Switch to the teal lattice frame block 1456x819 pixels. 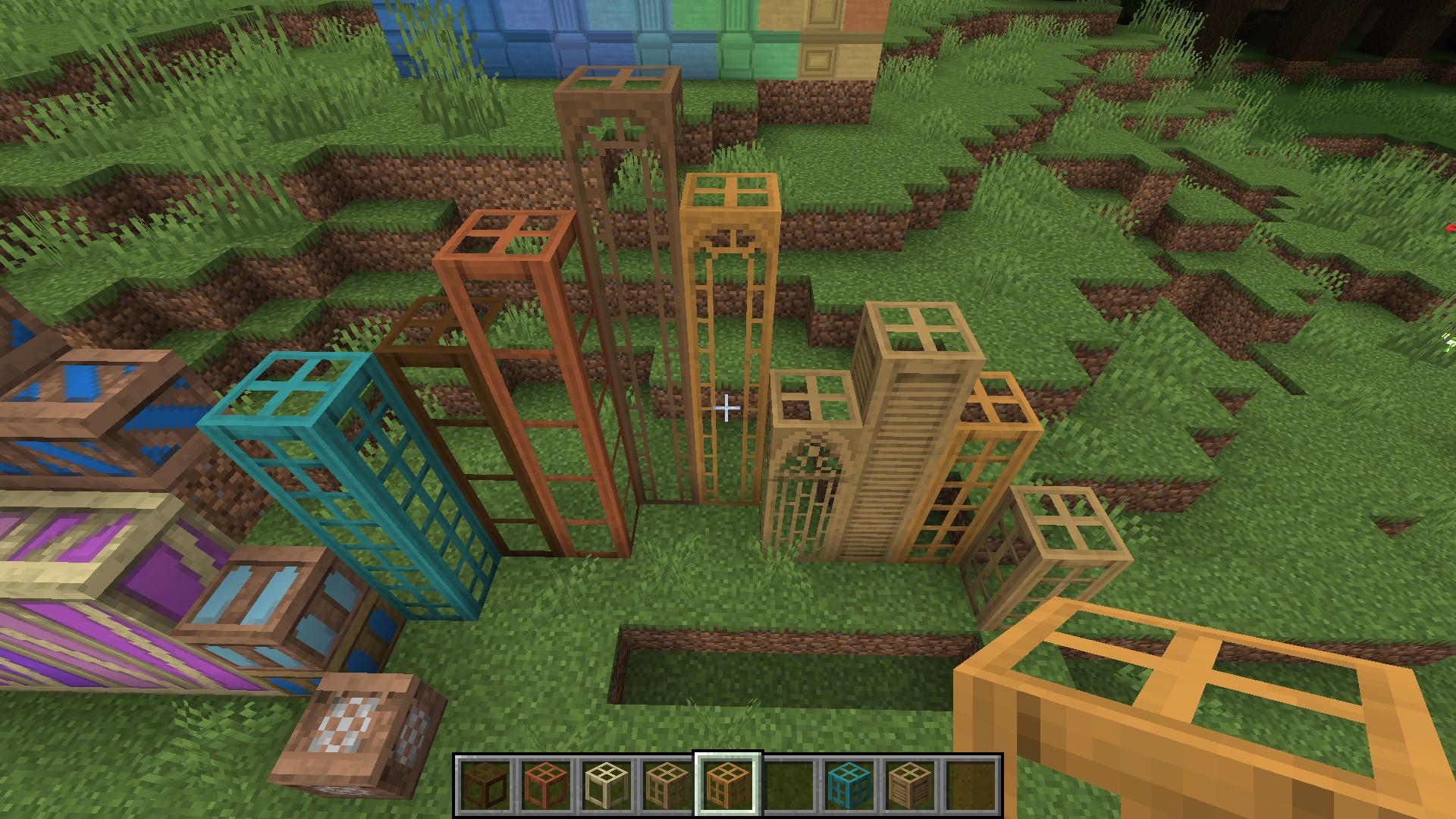click(x=849, y=783)
